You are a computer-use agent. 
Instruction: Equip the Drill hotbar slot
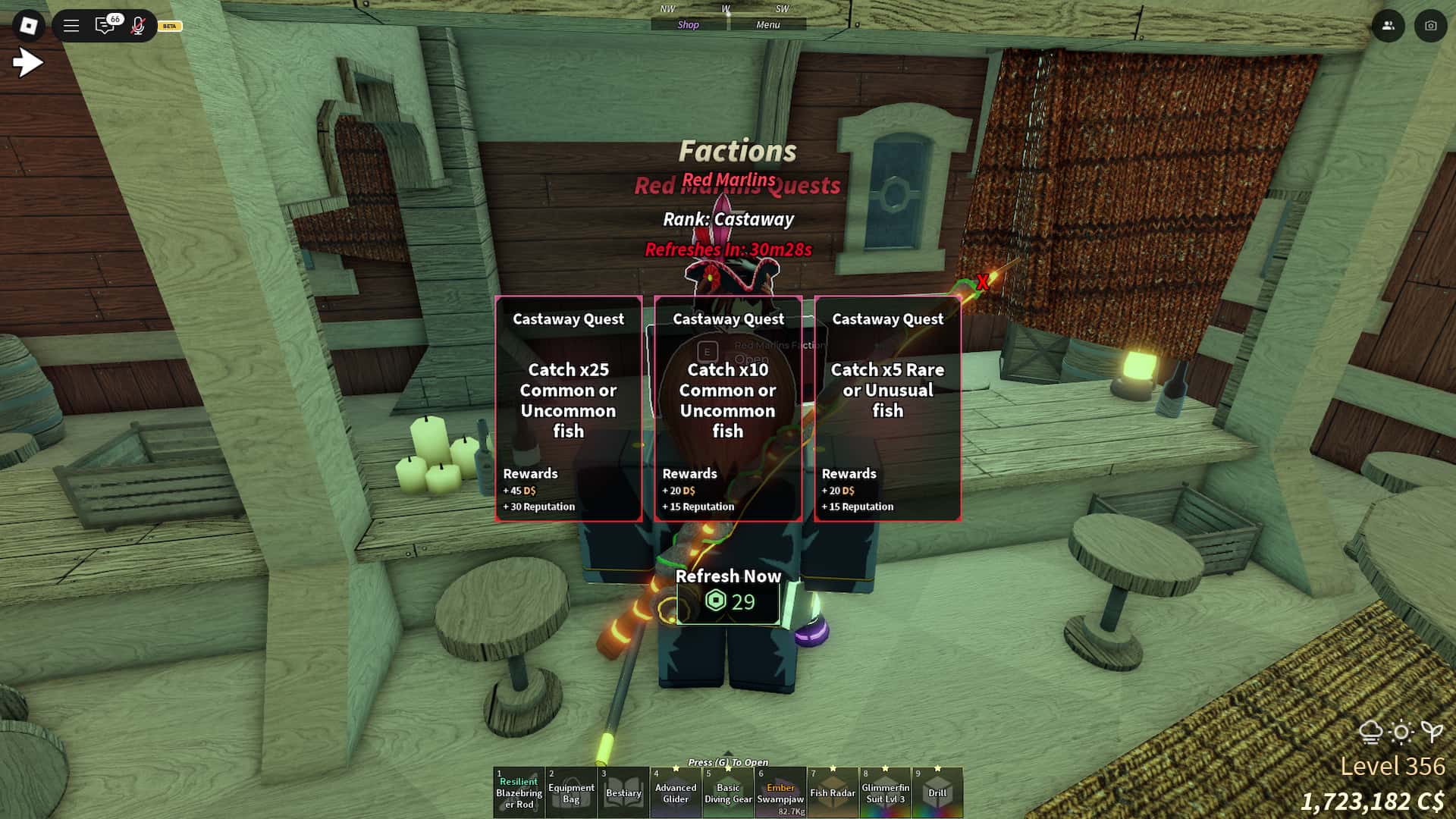click(937, 792)
